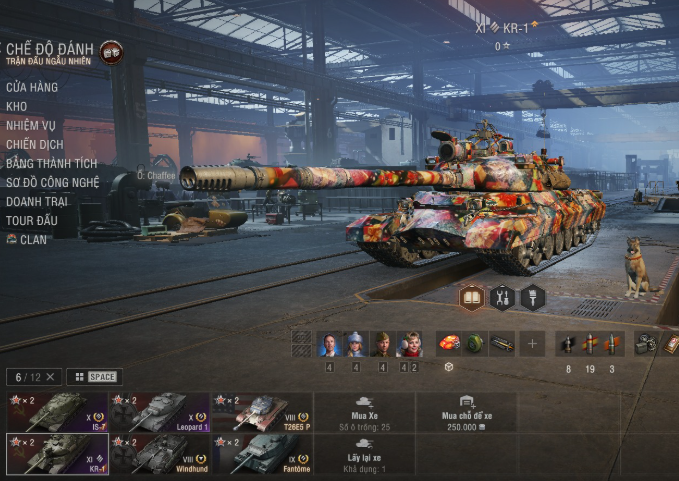Choose the Leopard 1 tank card
The height and width of the screenshot is (481, 679).
coord(159,412)
